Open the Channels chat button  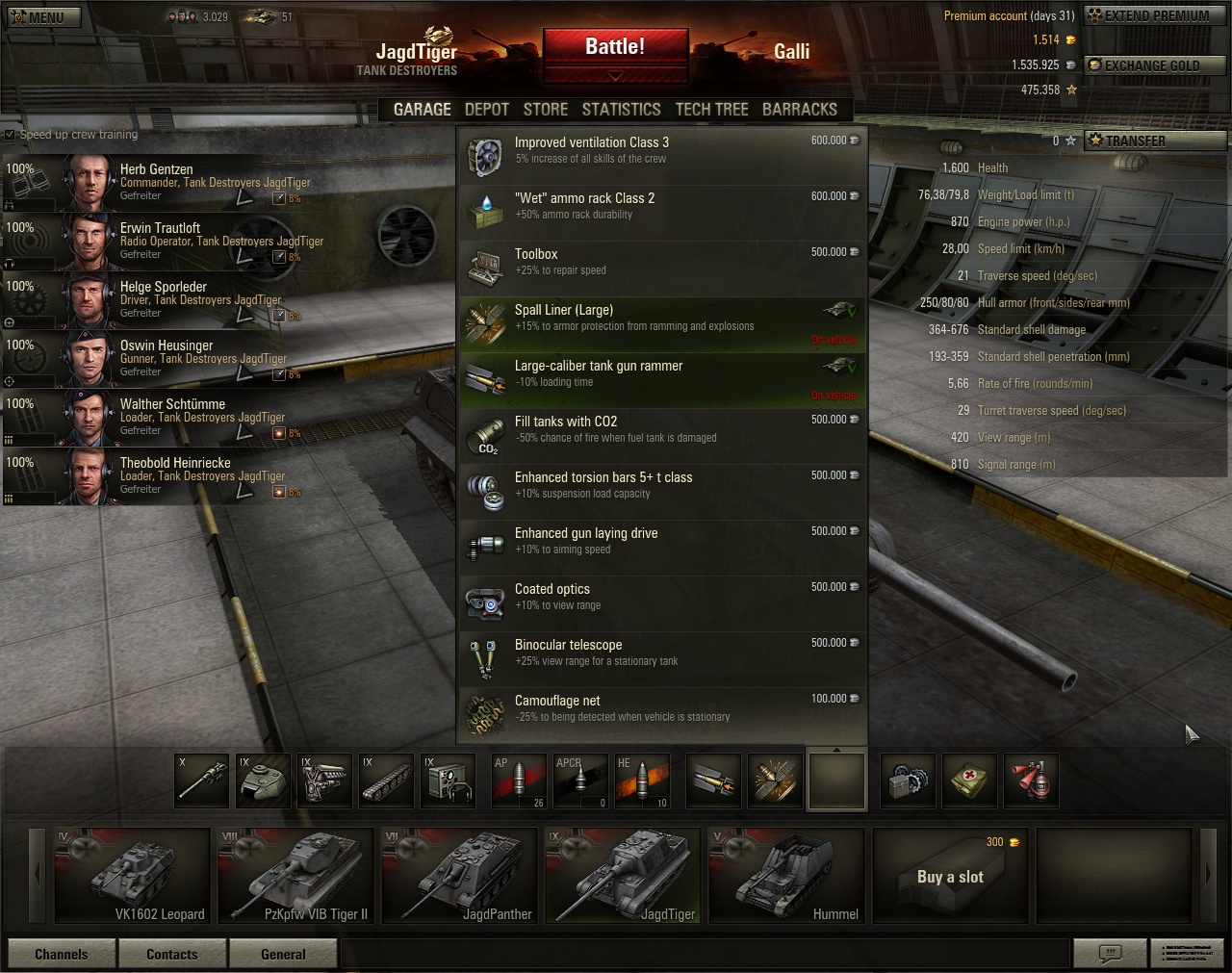(x=62, y=954)
